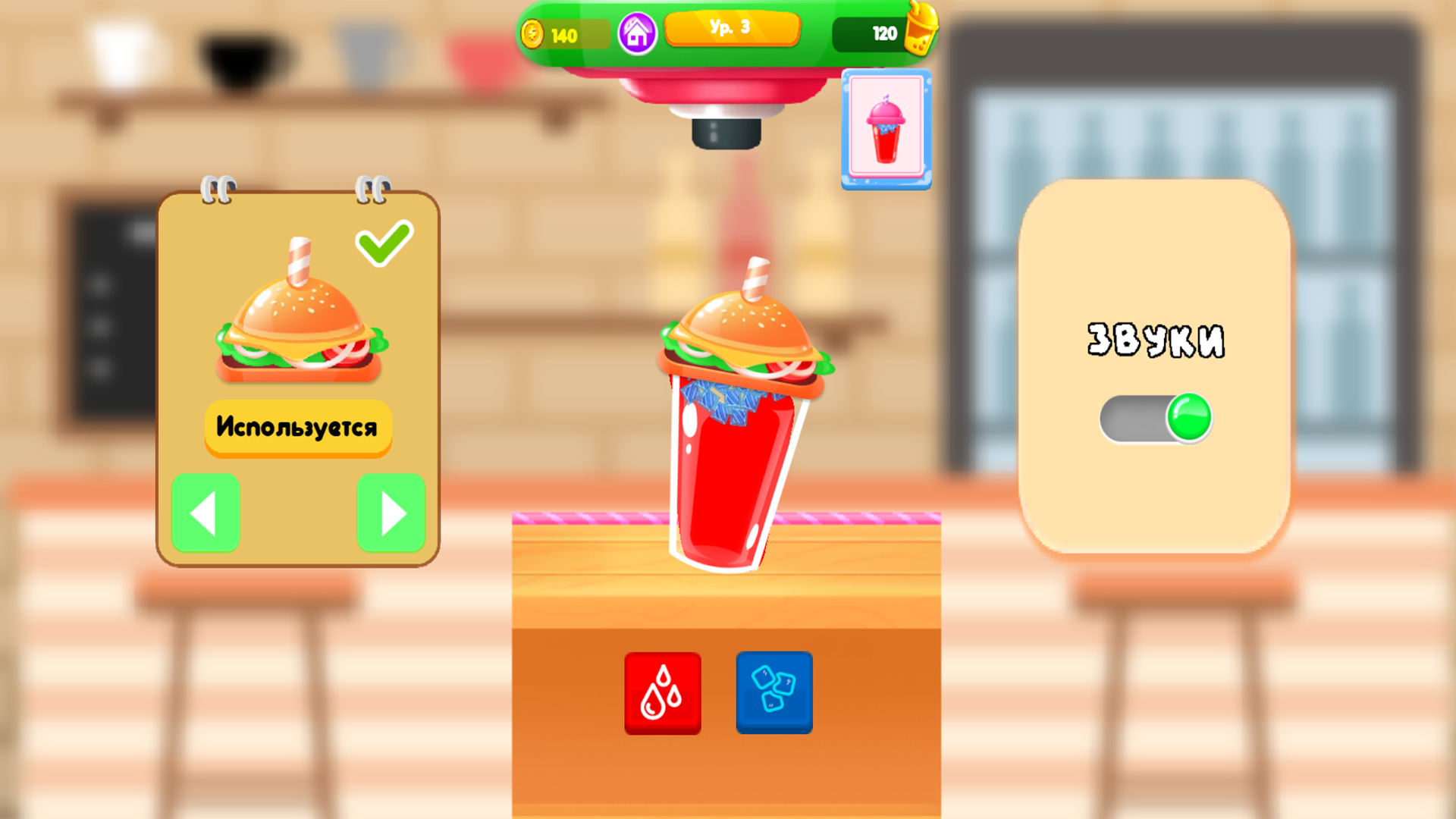Tap the pink dispenser nozzle above the cup
Screen dimensions: 1456x819
(x=720, y=99)
